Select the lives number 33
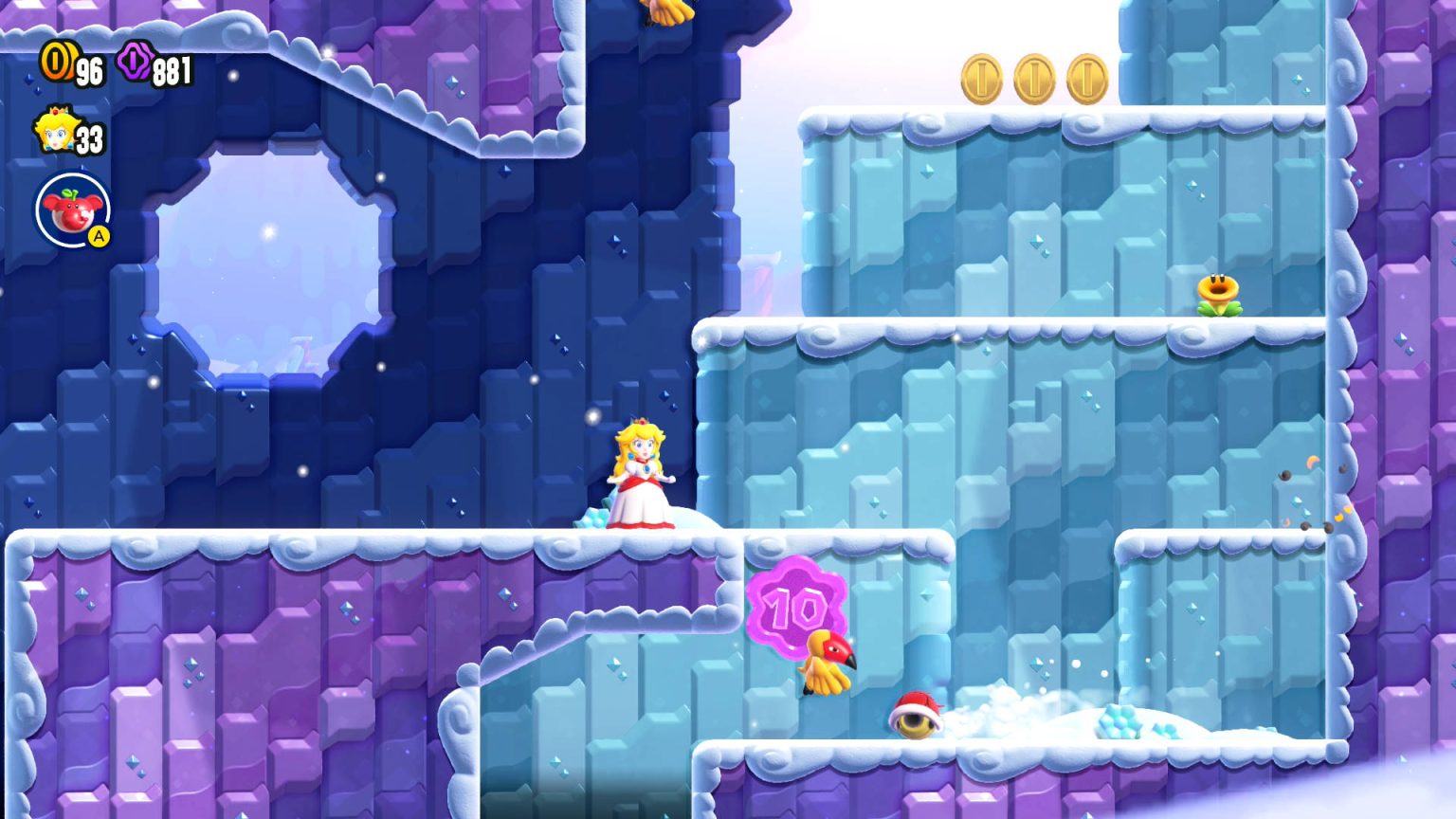The height and width of the screenshot is (819, 1456). tap(88, 139)
